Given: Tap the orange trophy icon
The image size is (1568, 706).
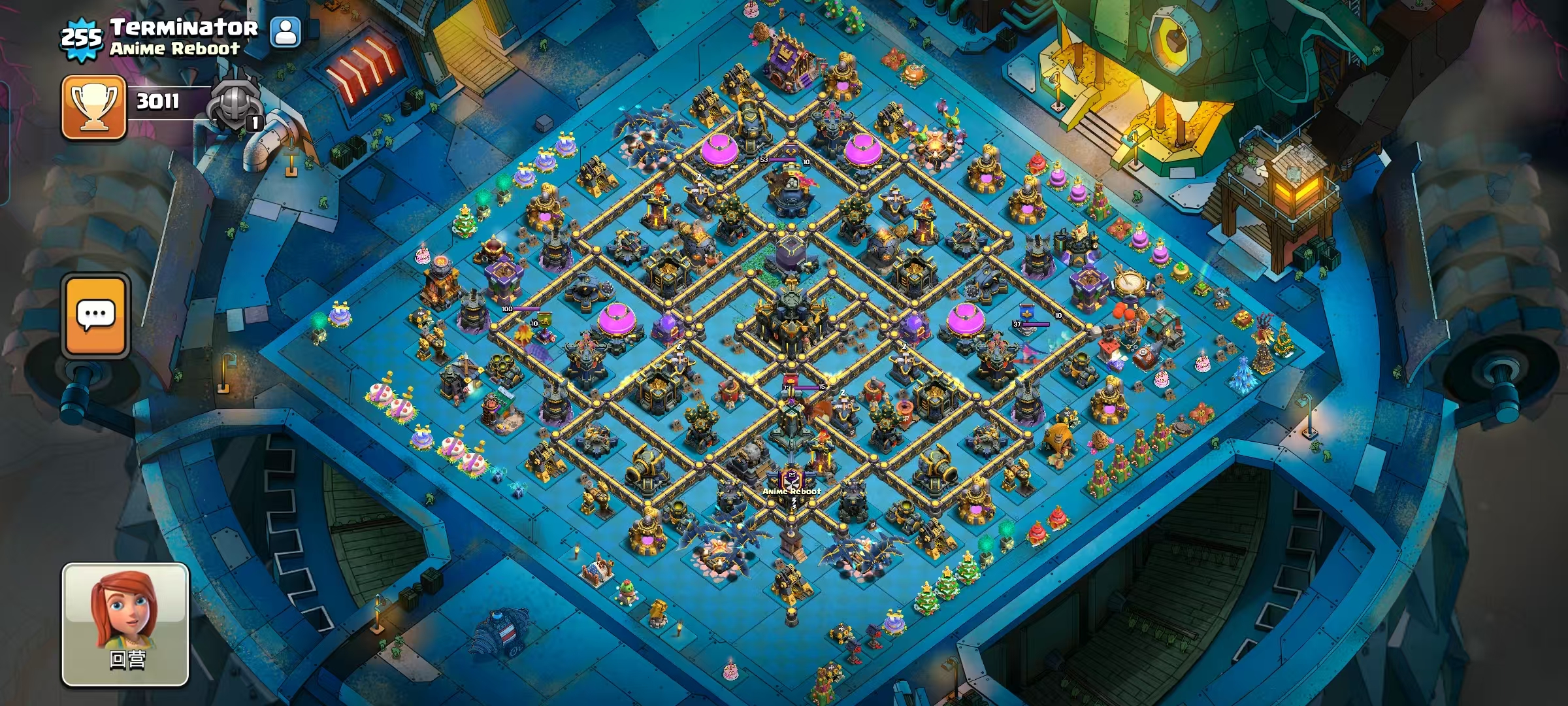Looking at the screenshot, I should [x=94, y=107].
